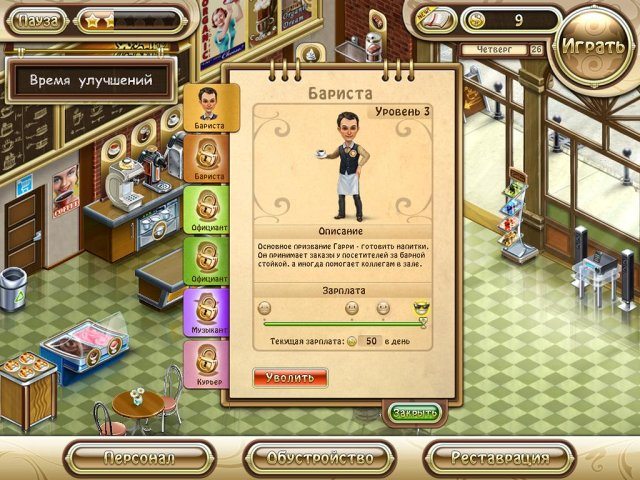Viewport: 640px width, 480px height.
Task: Select the sunglasses smiley salary level
Action: pyautogui.click(x=421, y=308)
